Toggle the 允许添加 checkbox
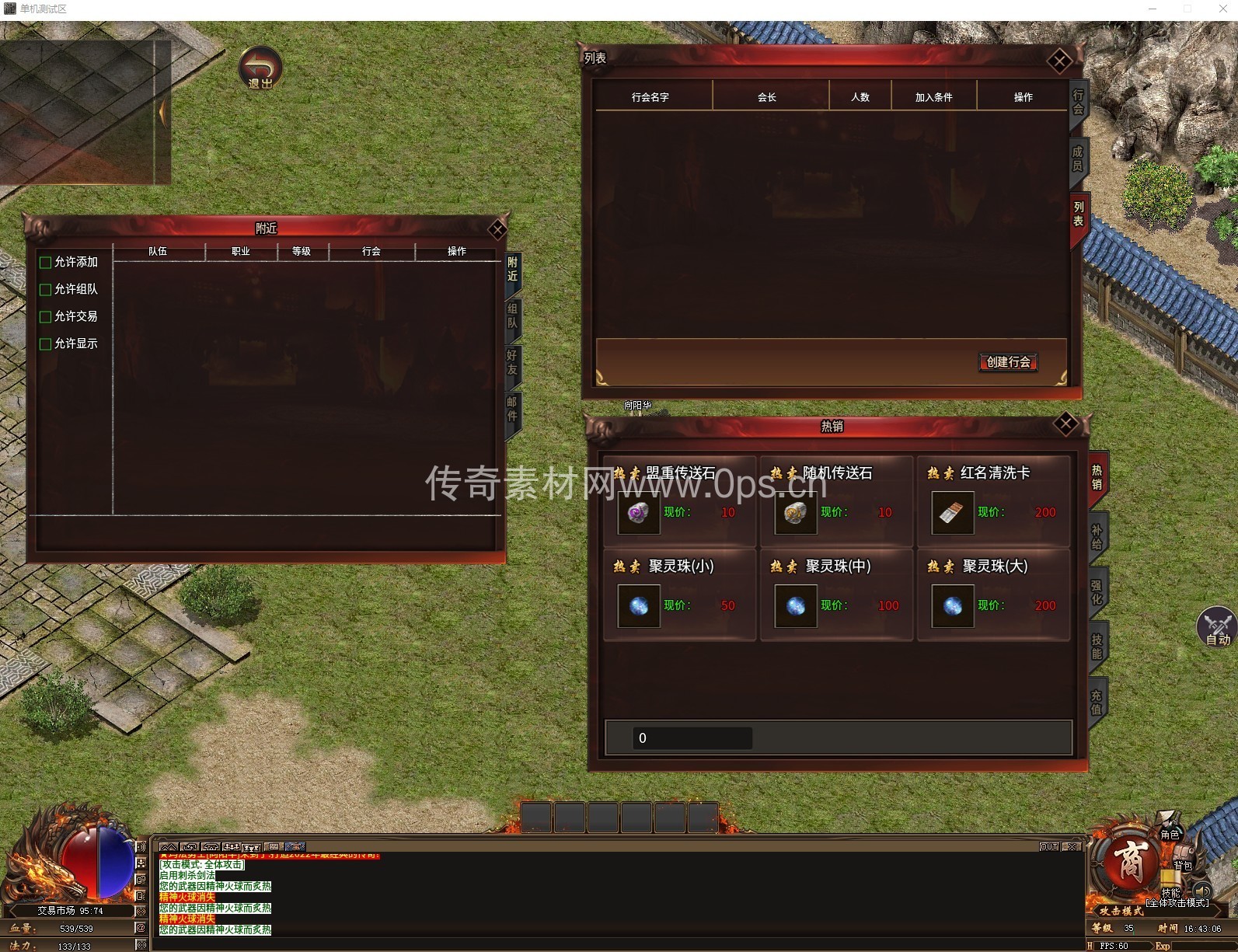 tap(46, 263)
